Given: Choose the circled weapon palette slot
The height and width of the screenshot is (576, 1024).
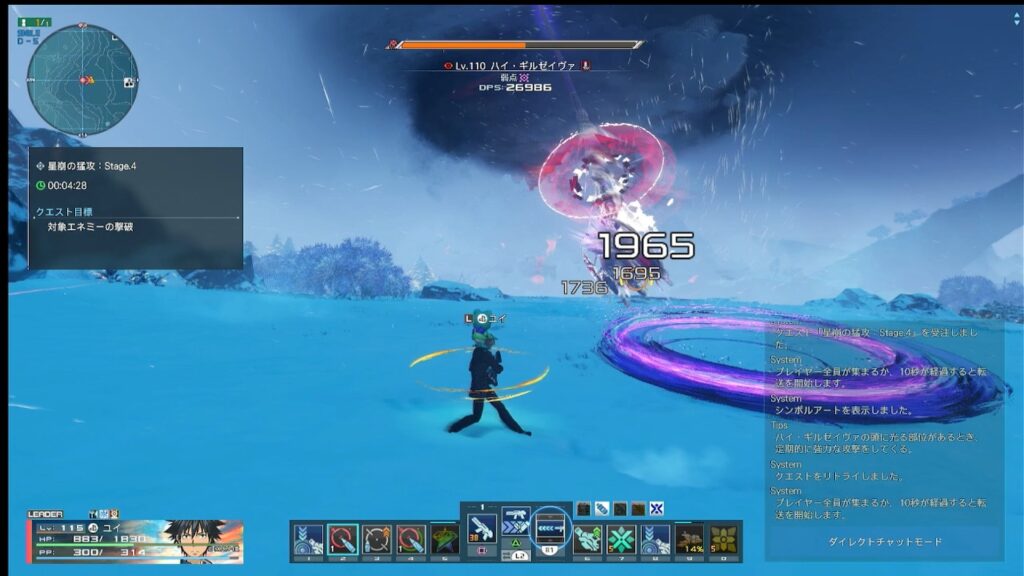Looking at the screenshot, I should click(551, 527).
